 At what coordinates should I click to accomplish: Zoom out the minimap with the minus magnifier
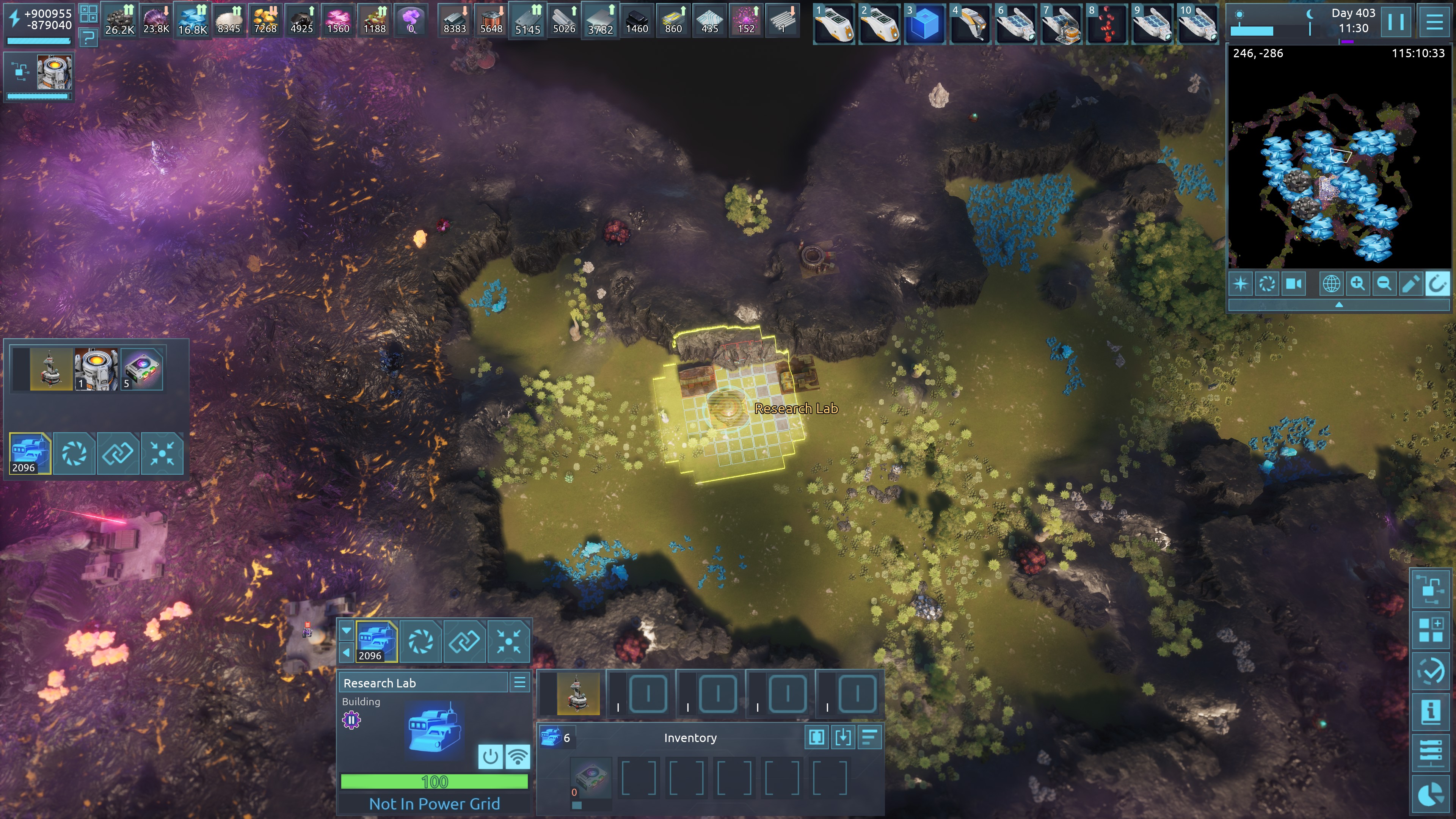(1384, 283)
